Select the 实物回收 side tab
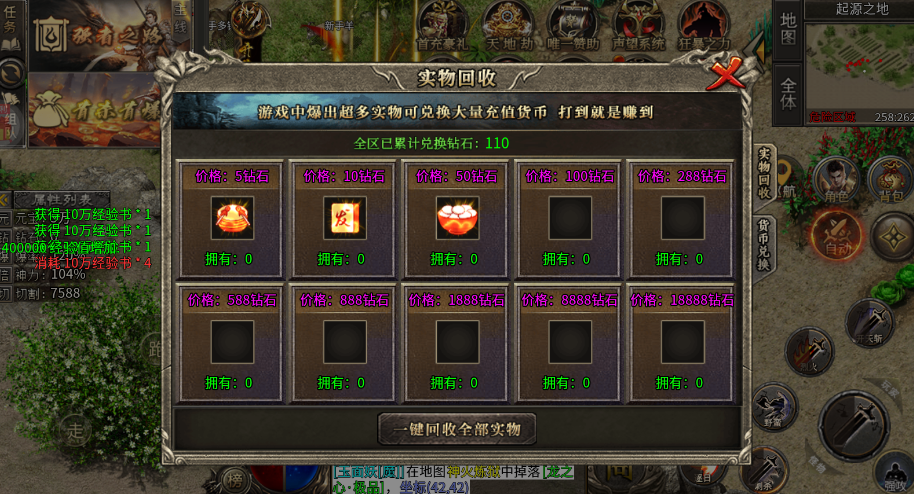Image resolution: width=914 pixels, height=494 pixels. (764, 172)
